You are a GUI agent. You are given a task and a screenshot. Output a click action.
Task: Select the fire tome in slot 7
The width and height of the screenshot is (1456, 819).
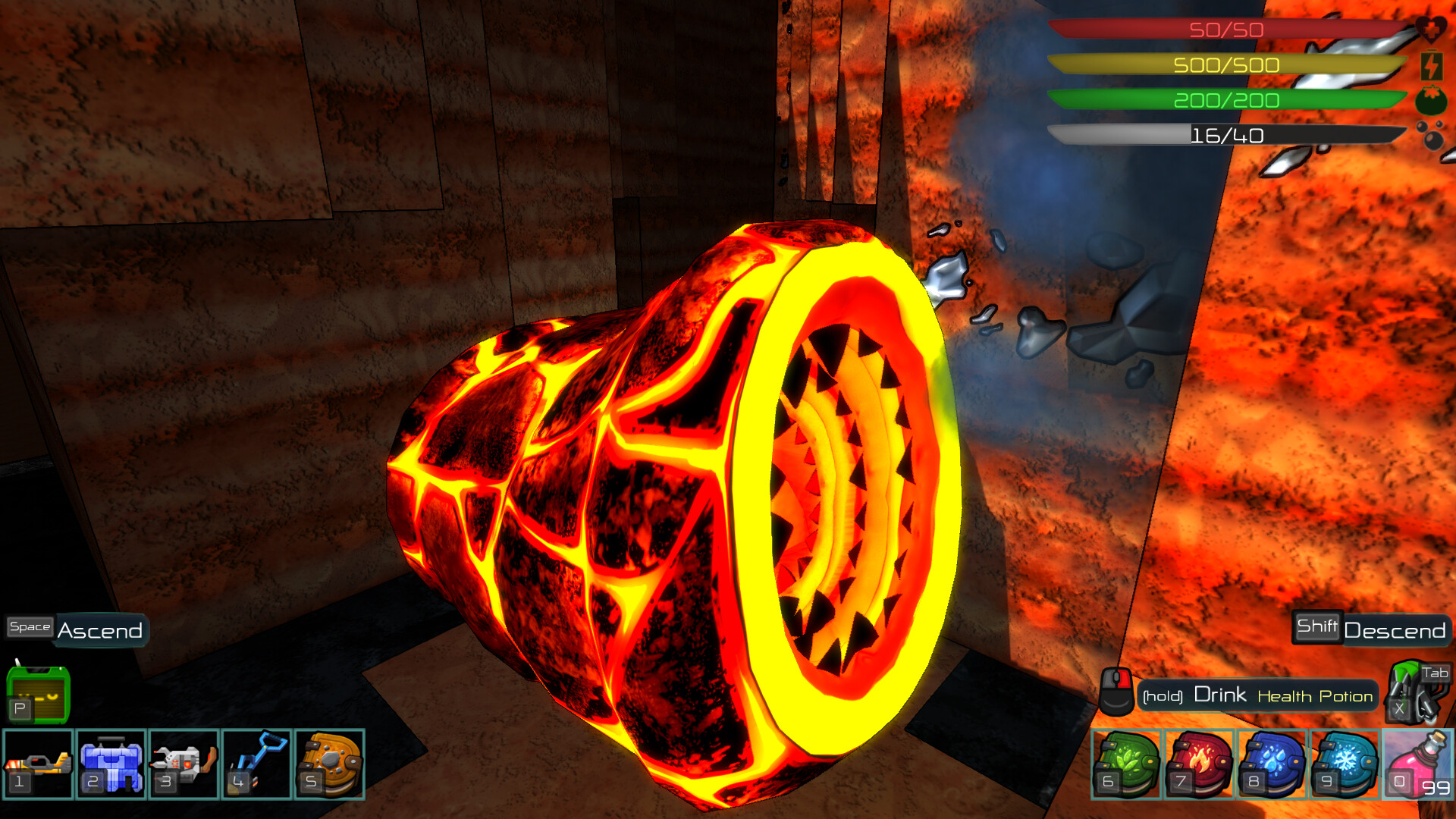click(x=1199, y=764)
